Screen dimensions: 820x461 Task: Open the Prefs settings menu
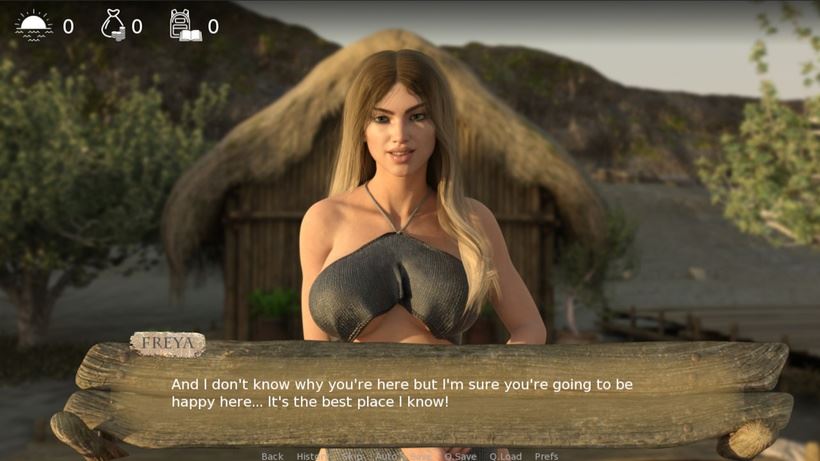click(546, 456)
